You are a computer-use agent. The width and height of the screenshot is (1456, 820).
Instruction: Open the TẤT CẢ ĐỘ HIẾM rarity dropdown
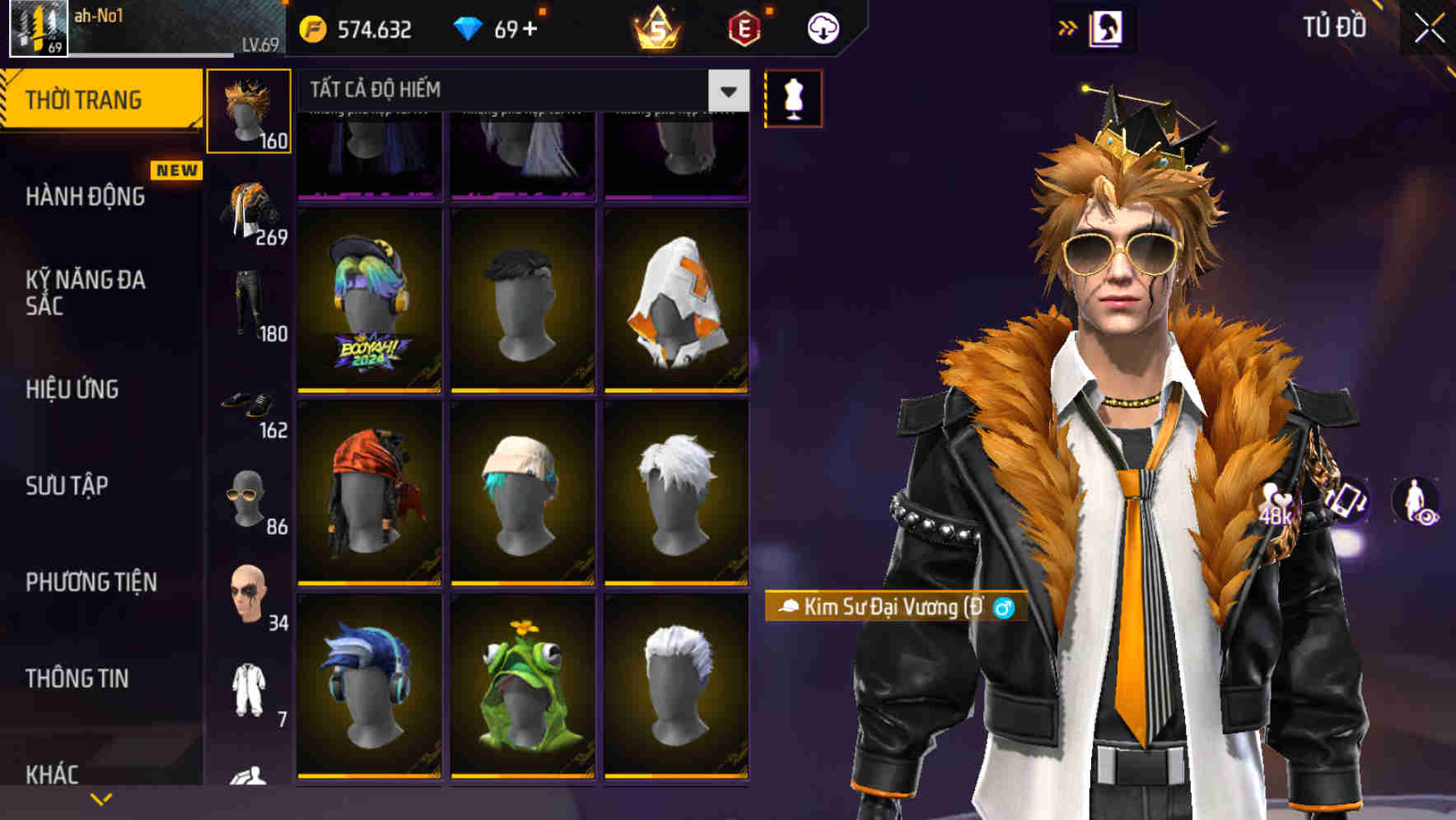point(519,91)
